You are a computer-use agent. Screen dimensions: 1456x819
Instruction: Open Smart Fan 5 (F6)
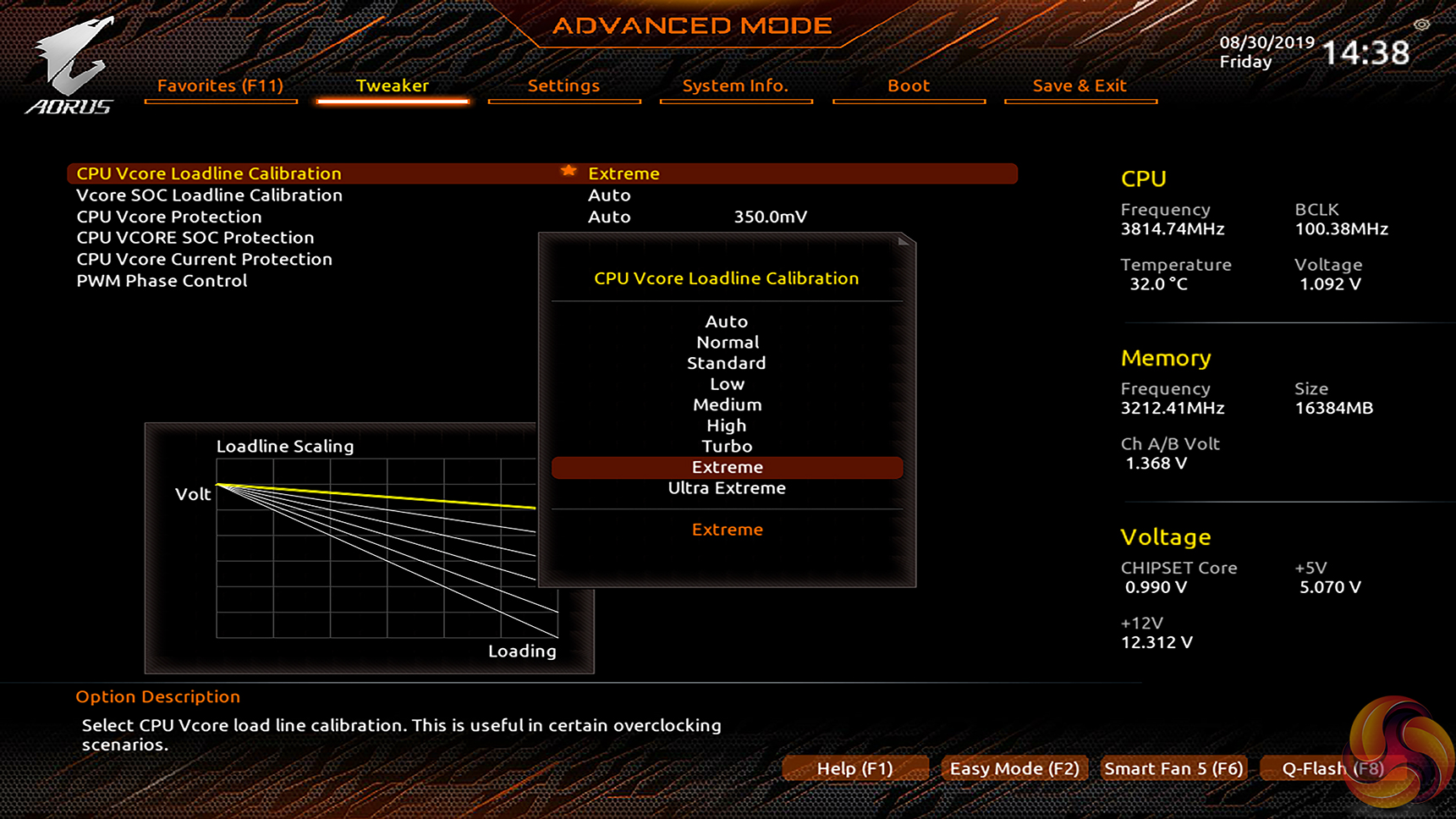(1173, 768)
